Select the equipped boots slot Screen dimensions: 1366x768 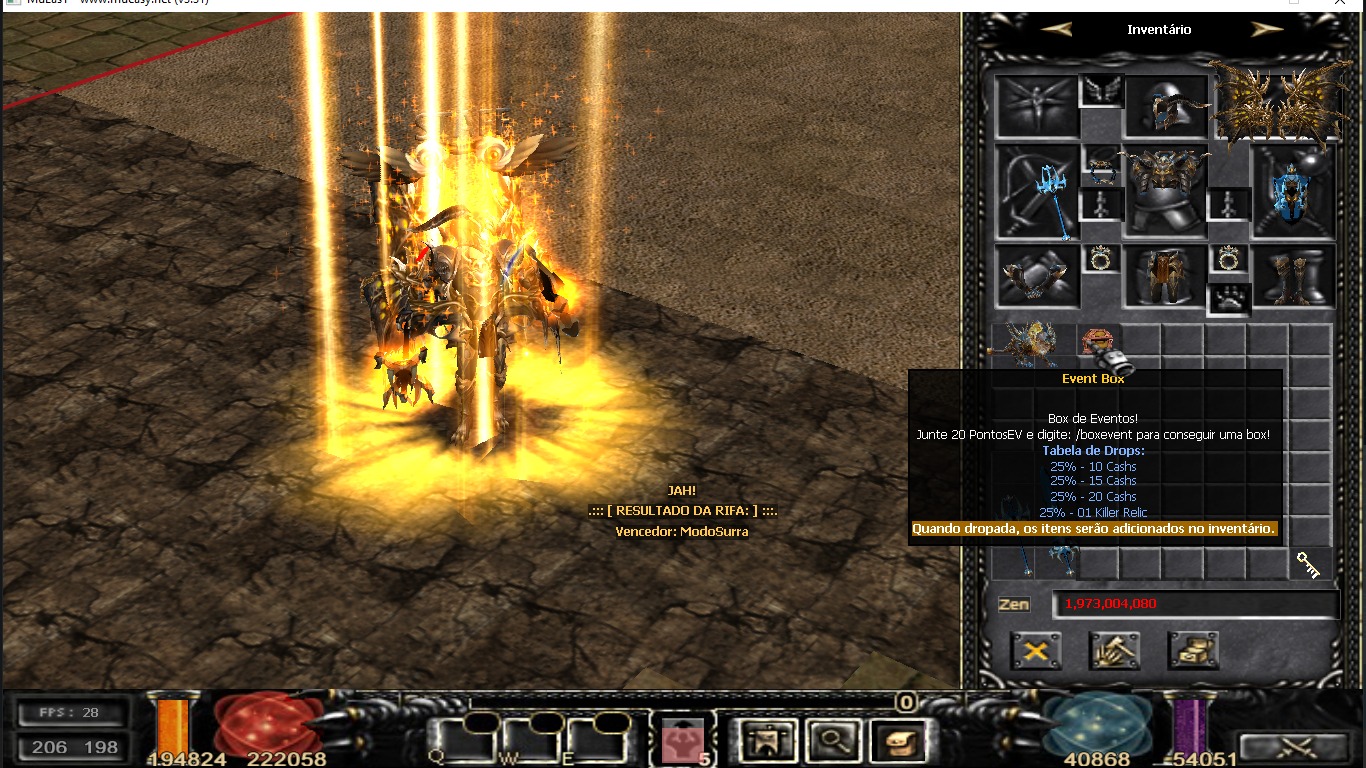pyautogui.click(x=1294, y=276)
